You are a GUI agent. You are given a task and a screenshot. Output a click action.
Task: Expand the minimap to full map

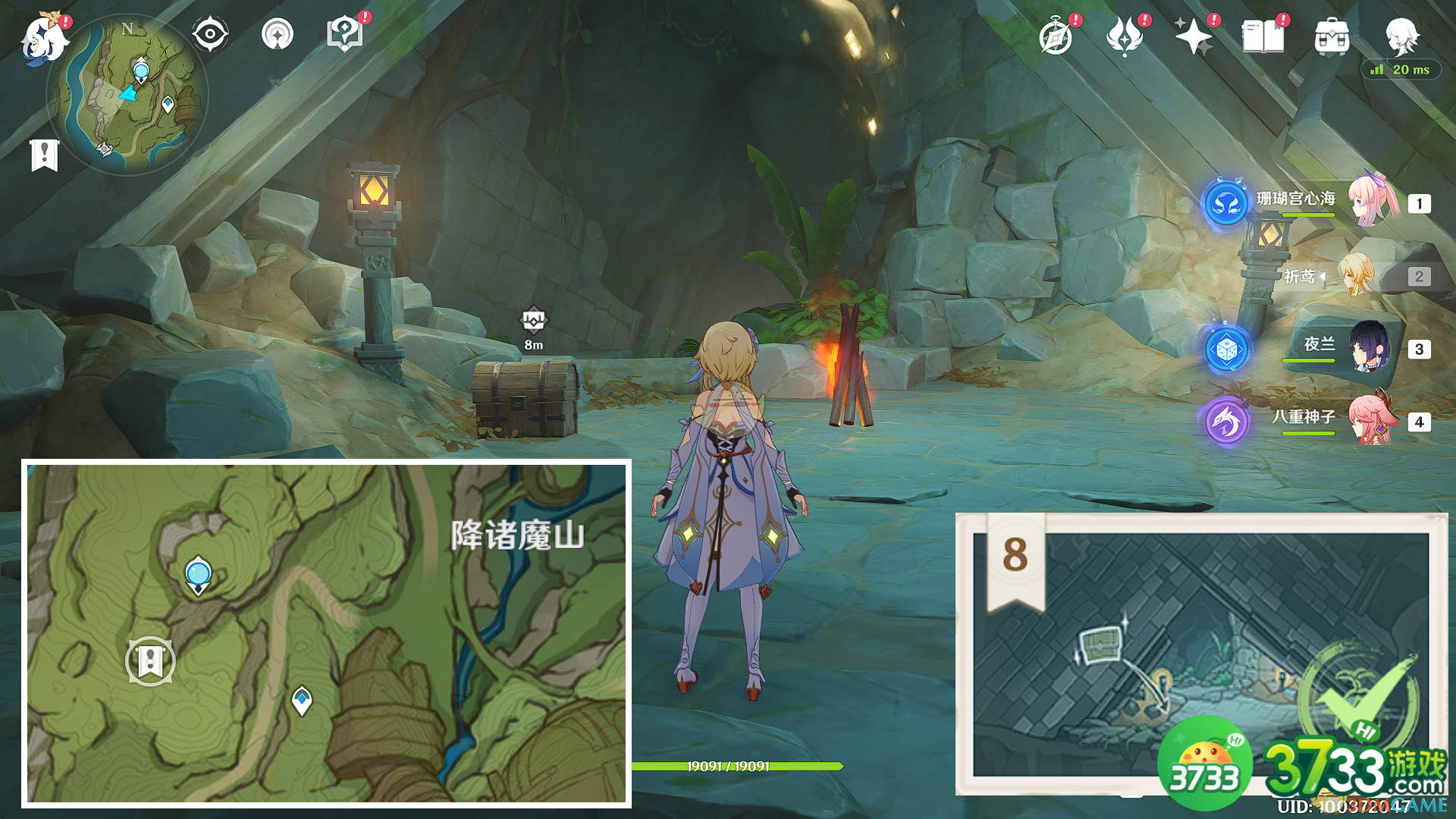tap(135, 91)
